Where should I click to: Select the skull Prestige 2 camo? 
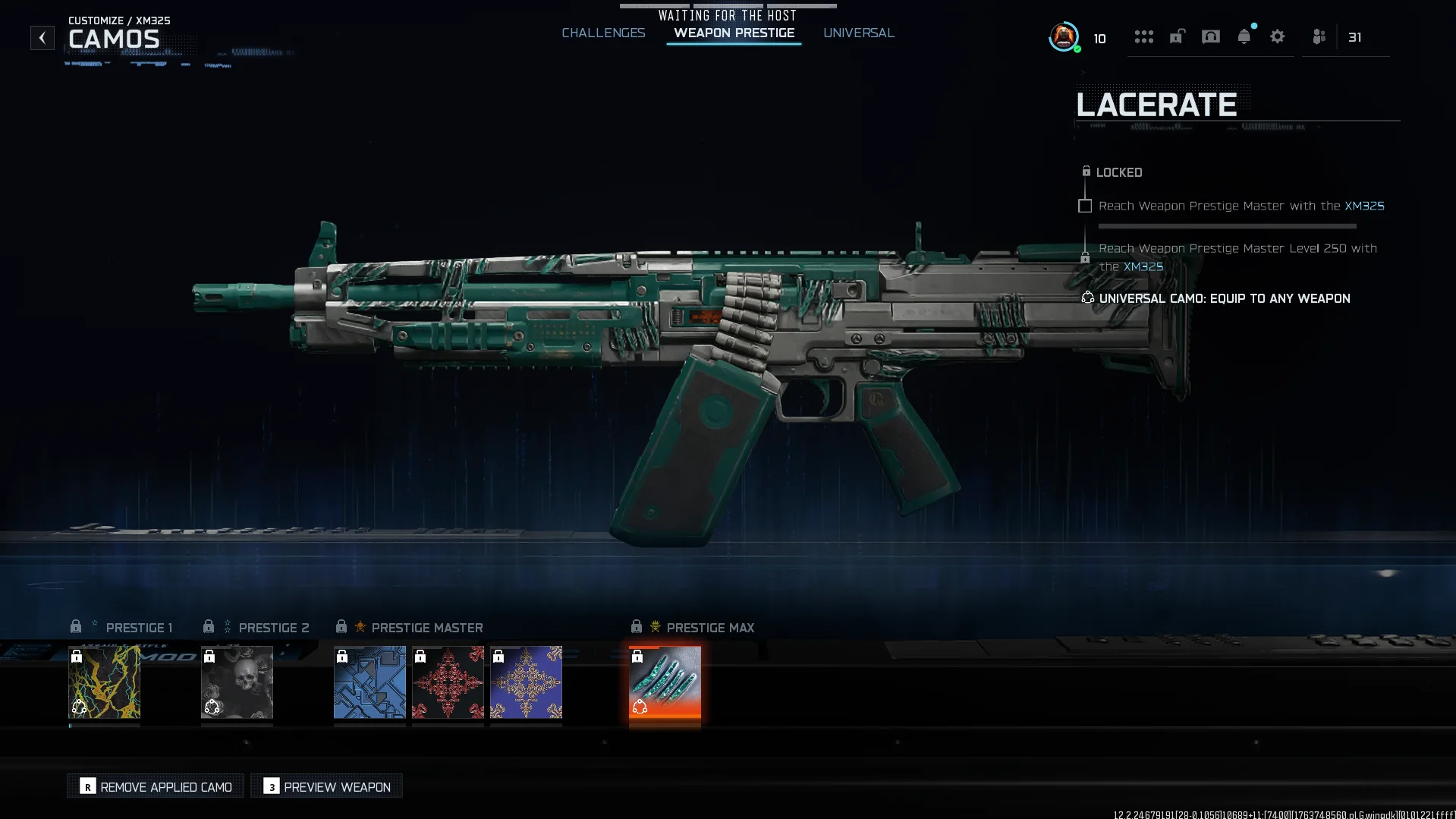[x=237, y=682]
